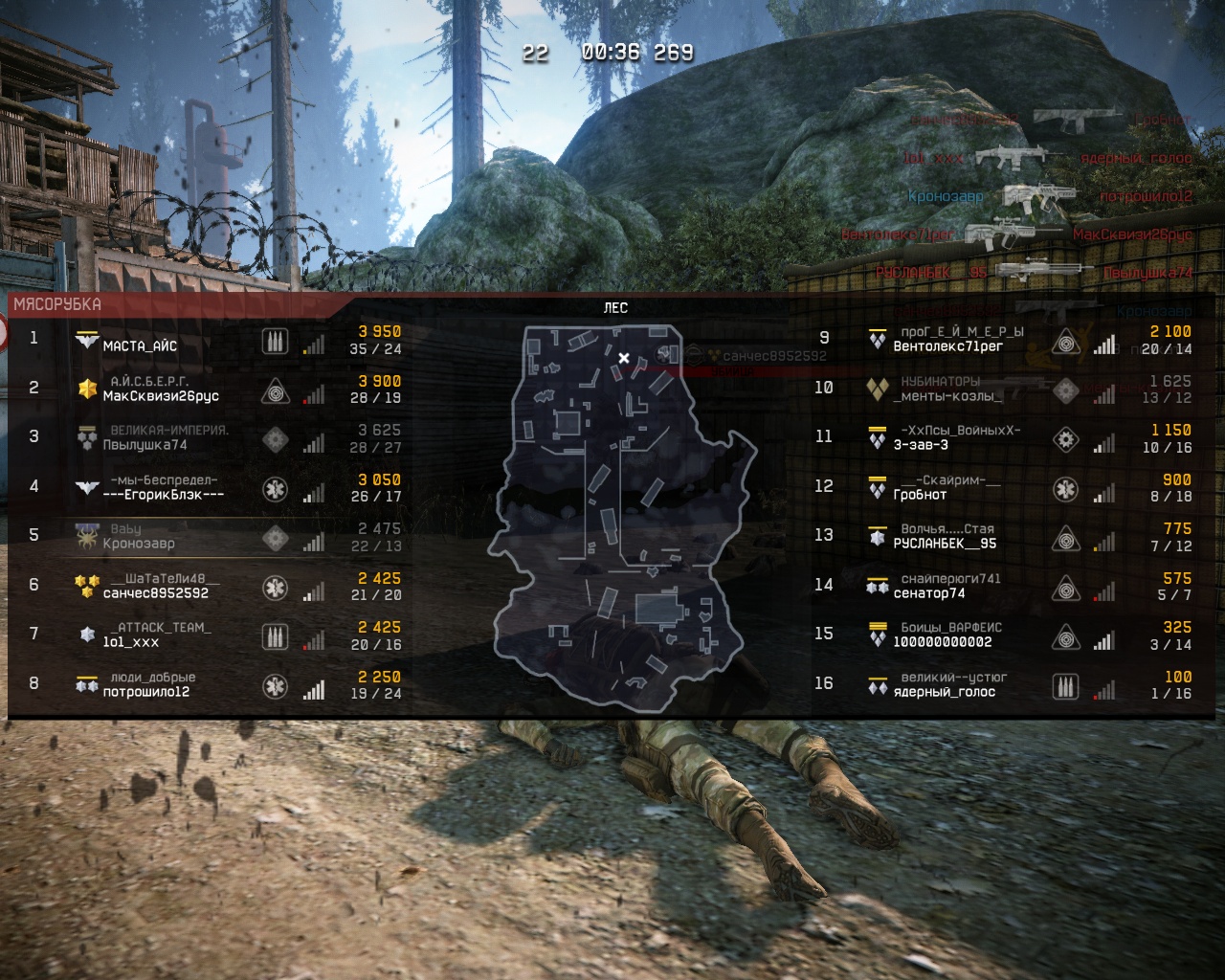Image resolution: width=1225 pixels, height=980 pixels.
Task: Choose Гробнот in the scoreboard
Action: 920,495
